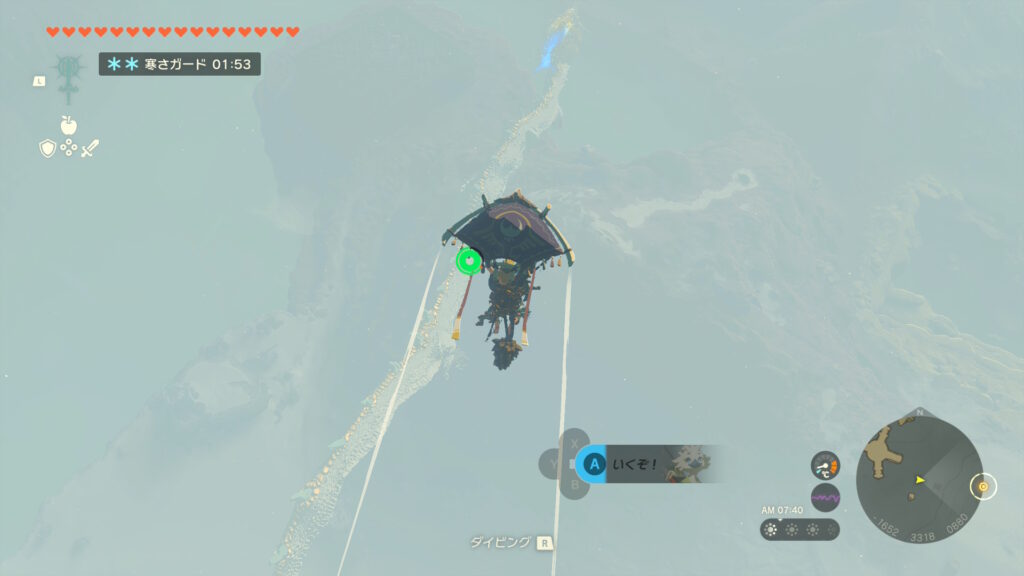
Task: Click the shield equipment icon
Action: click(x=47, y=148)
